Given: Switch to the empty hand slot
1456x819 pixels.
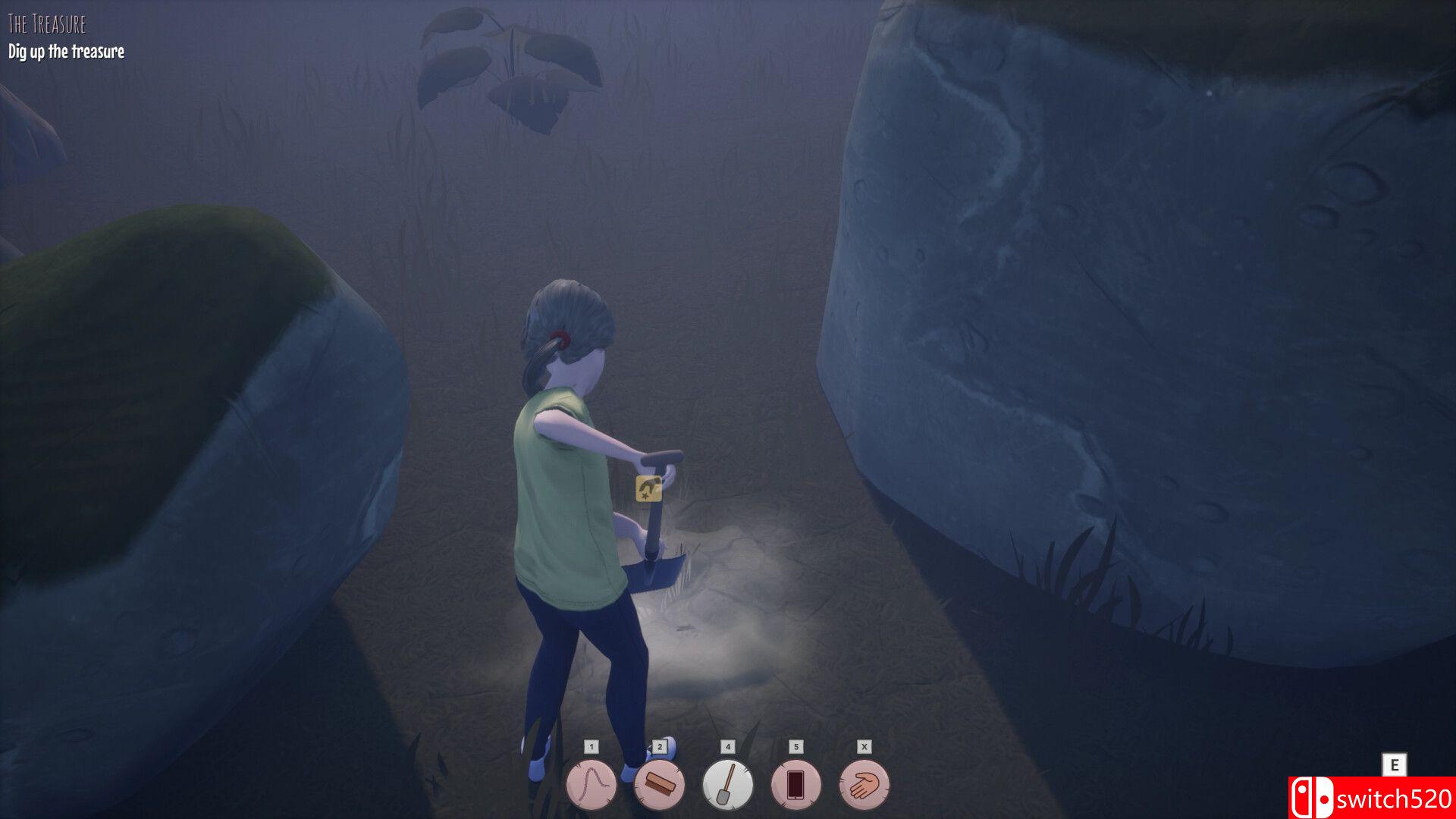Looking at the screenshot, I should point(864,785).
